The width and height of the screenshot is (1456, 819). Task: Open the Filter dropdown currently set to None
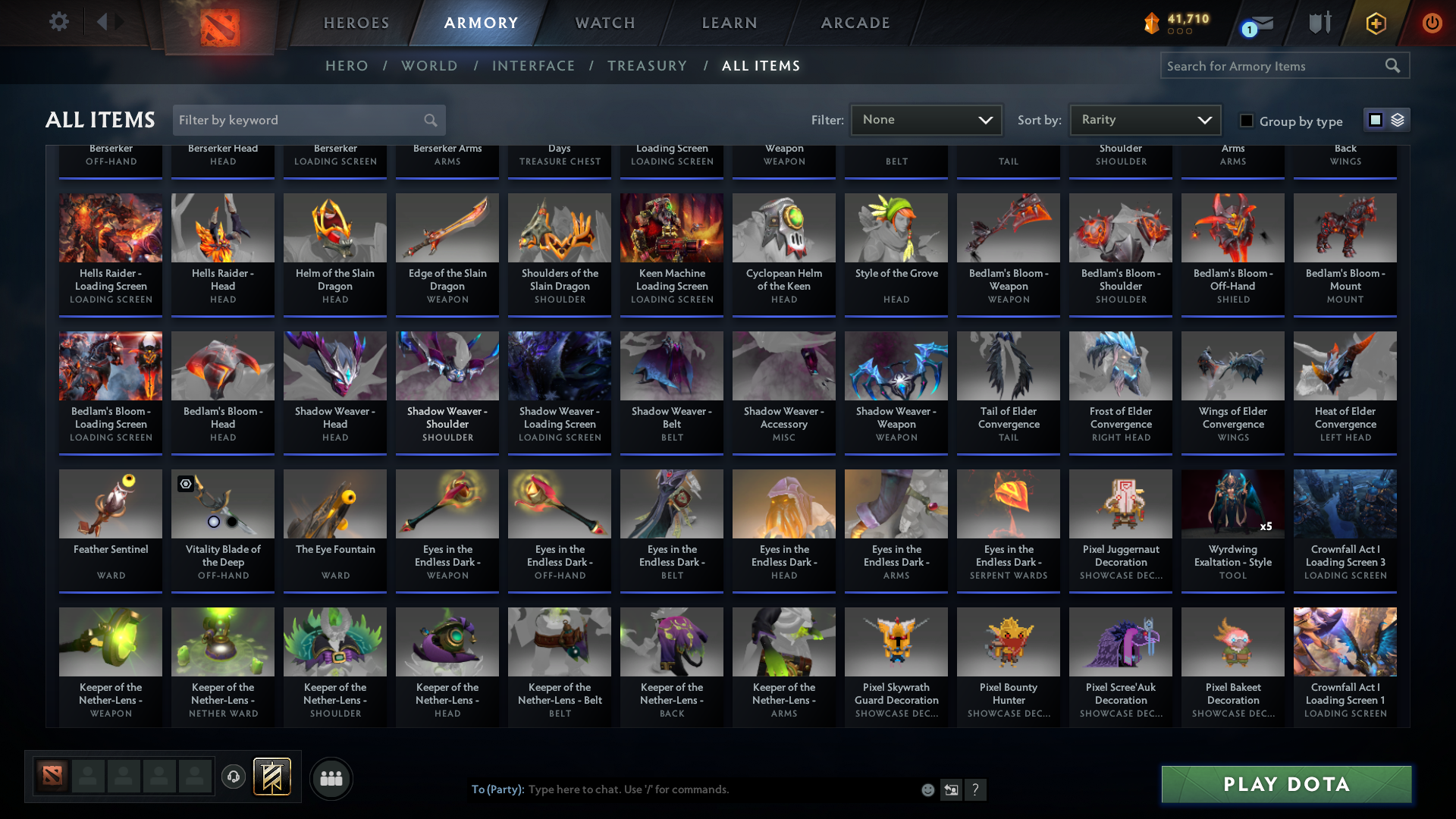click(926, 119)
